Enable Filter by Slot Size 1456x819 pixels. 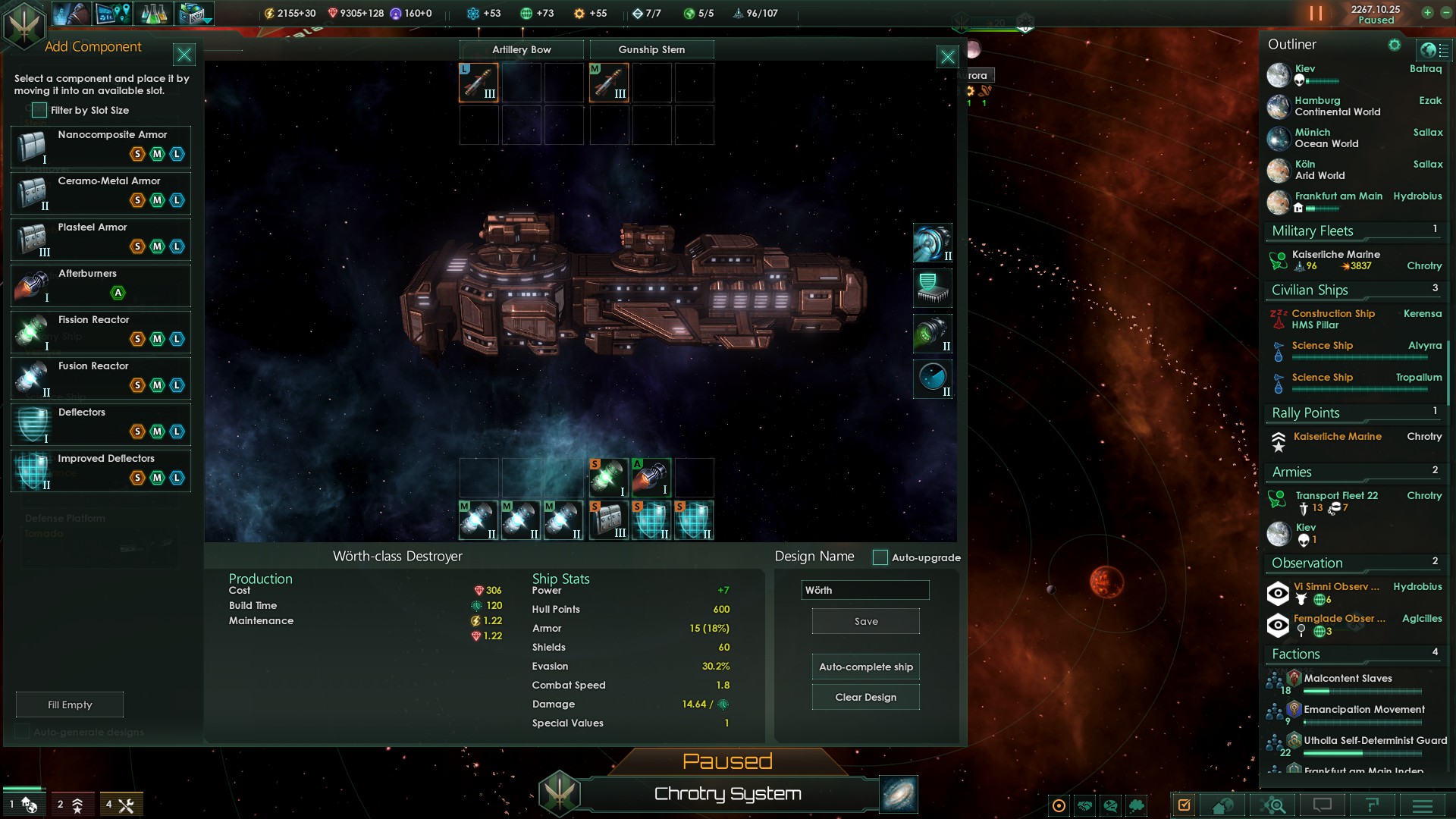tap(39, 110)
